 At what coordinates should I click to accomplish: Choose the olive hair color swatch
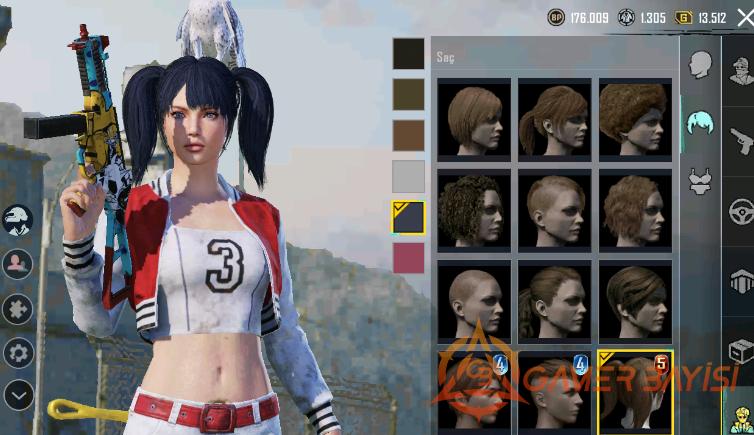point(408,94)
